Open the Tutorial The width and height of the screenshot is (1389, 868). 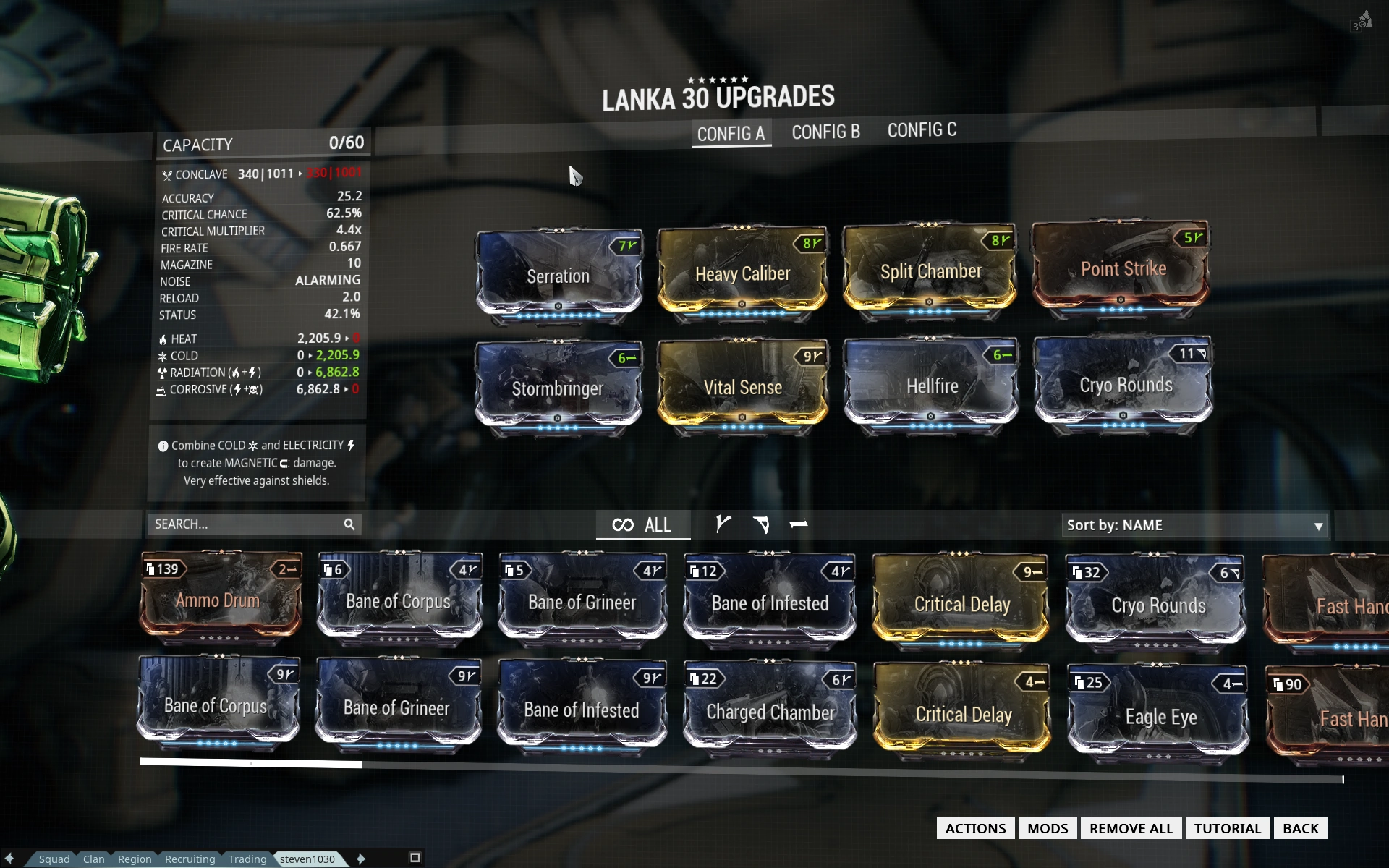(1227, 829)
